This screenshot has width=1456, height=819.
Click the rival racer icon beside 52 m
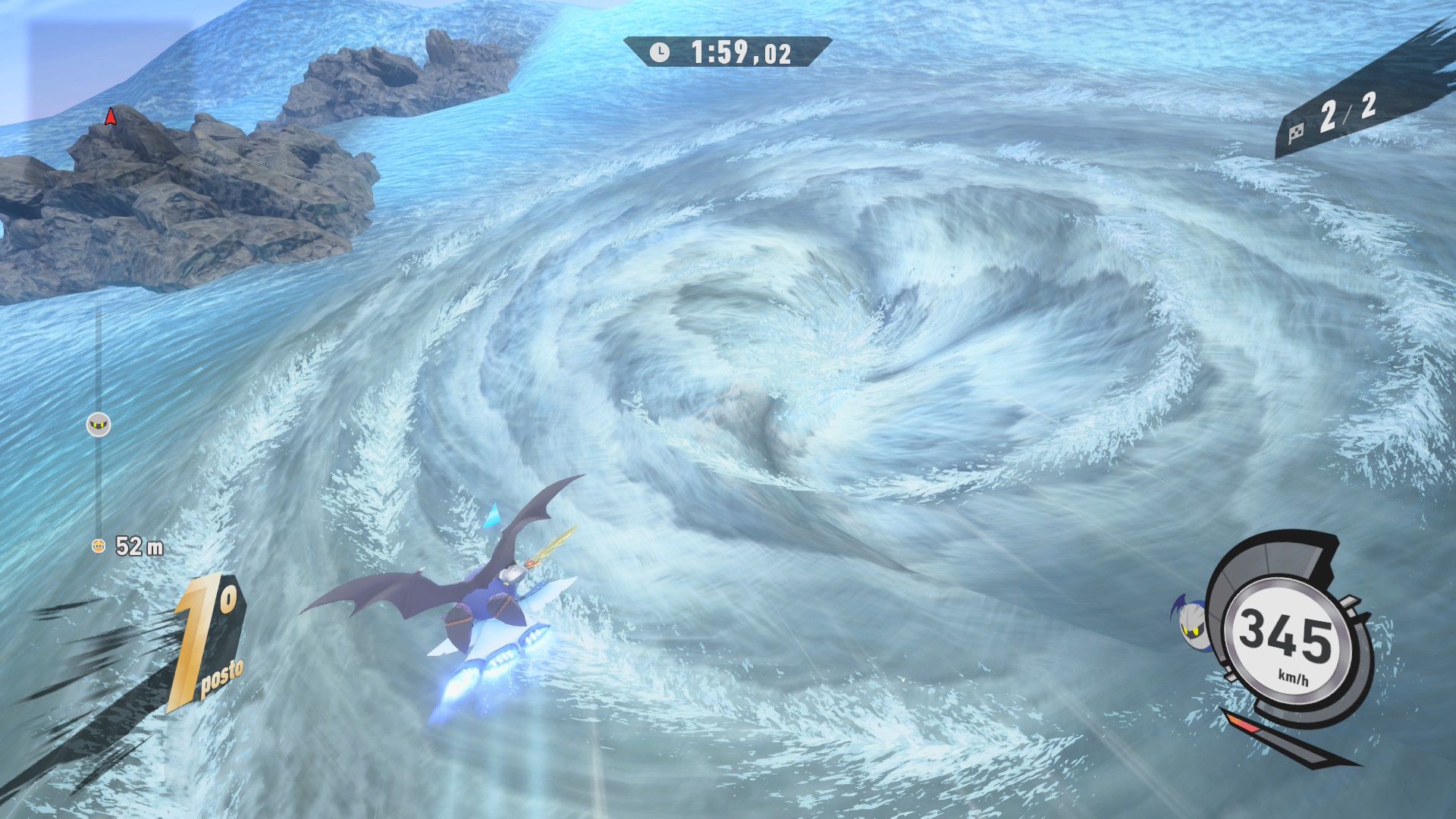click(98, 545)
